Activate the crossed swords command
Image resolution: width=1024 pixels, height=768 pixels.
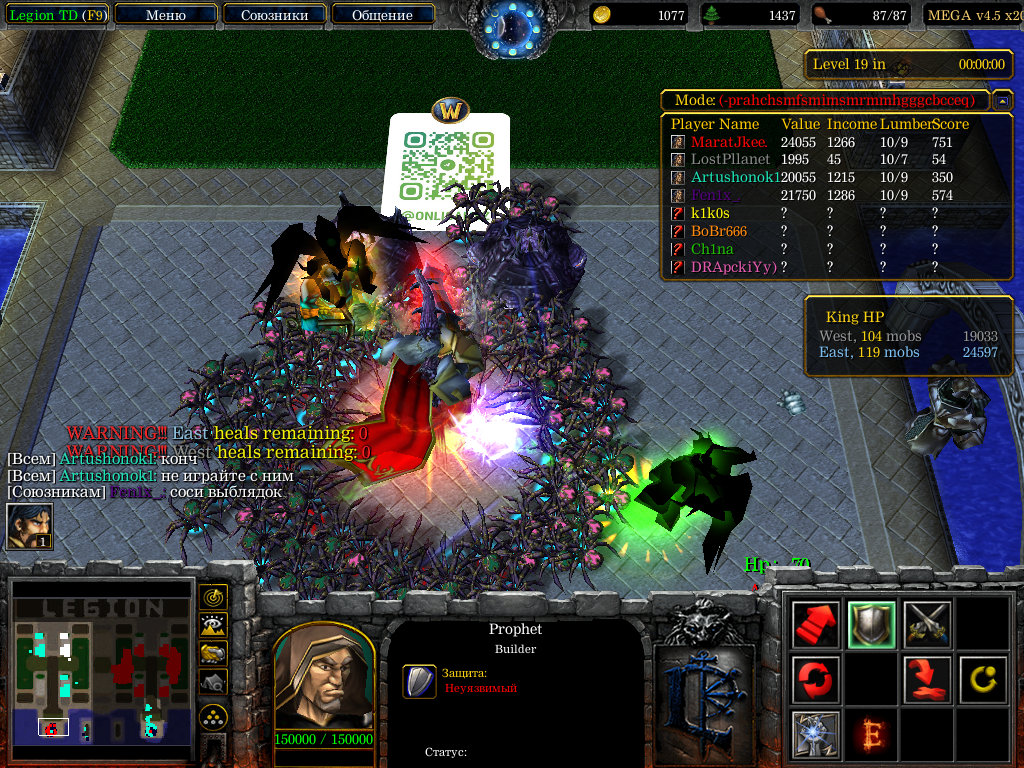pos(926,625)
